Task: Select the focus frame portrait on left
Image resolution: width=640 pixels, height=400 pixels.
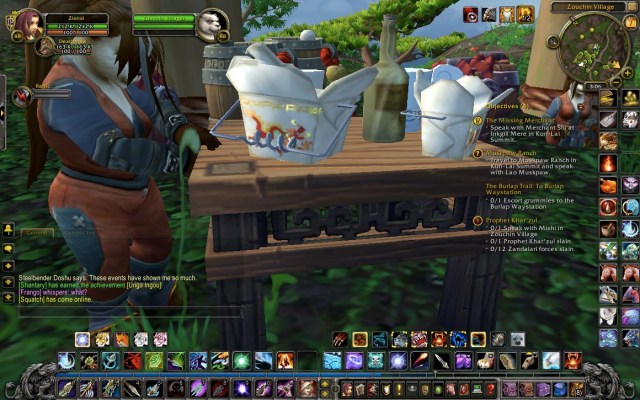Action: point(22,96)
